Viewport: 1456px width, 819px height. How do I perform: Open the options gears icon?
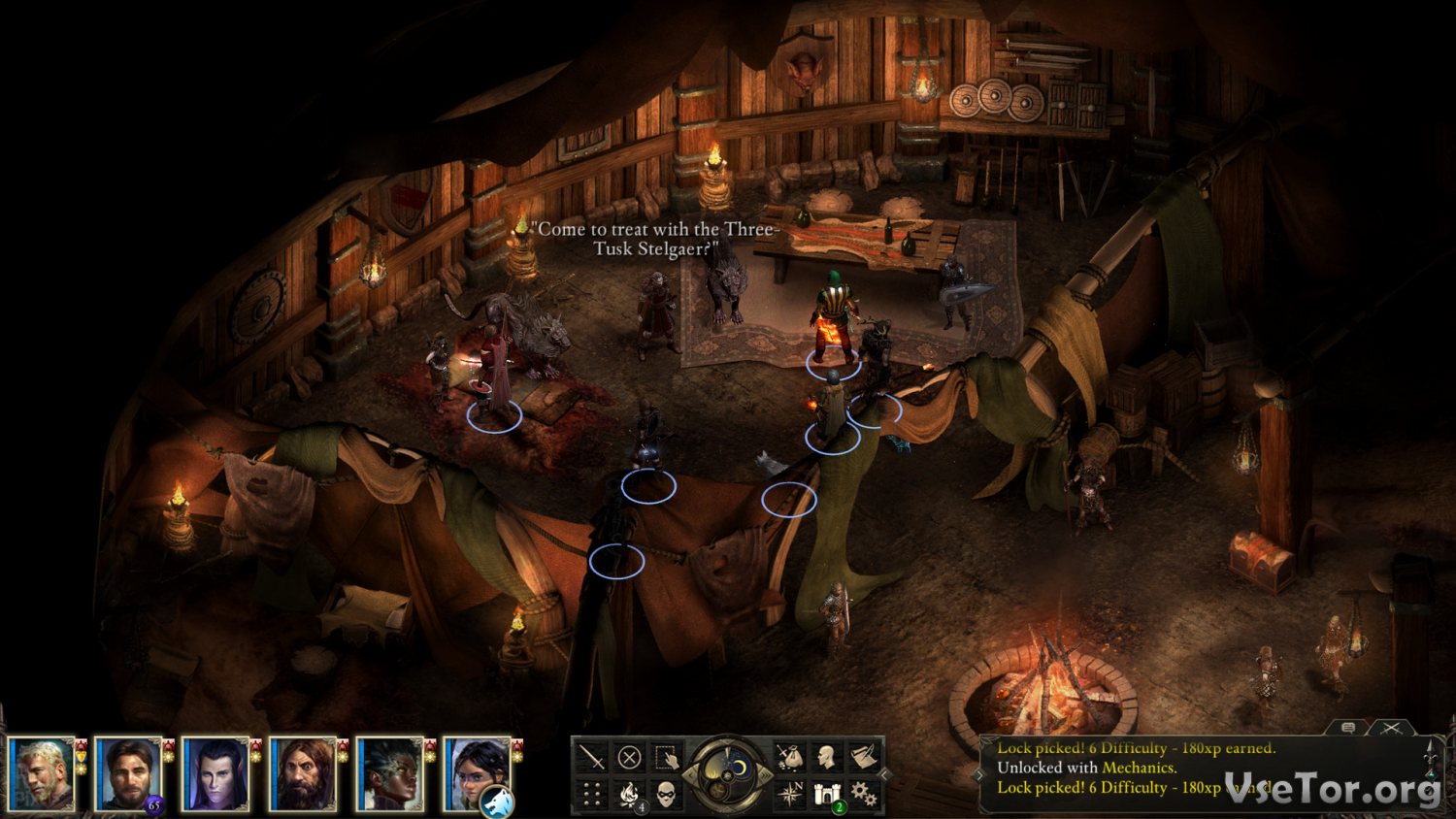864,796
